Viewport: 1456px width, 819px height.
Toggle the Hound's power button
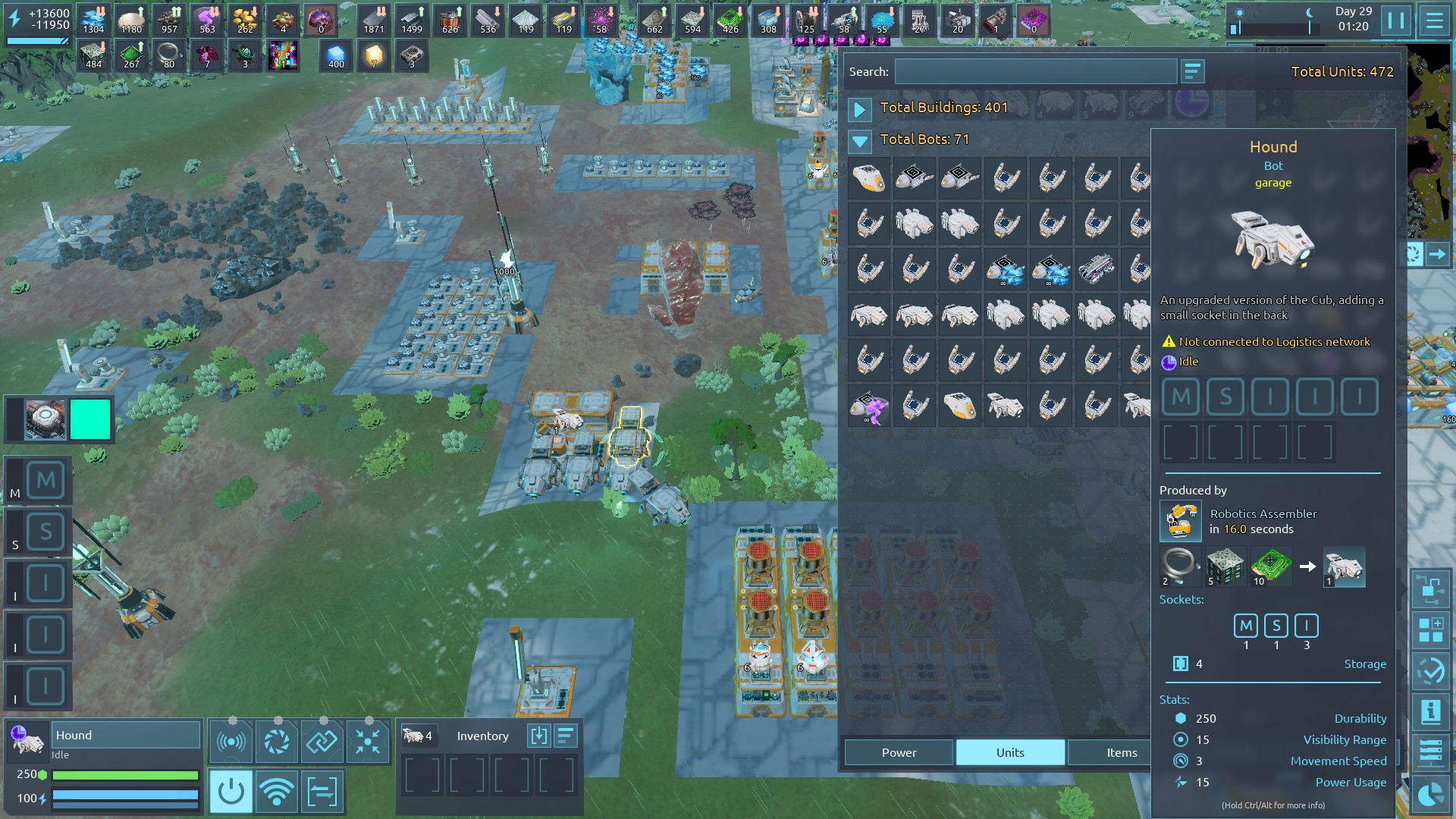click(231, 792)
